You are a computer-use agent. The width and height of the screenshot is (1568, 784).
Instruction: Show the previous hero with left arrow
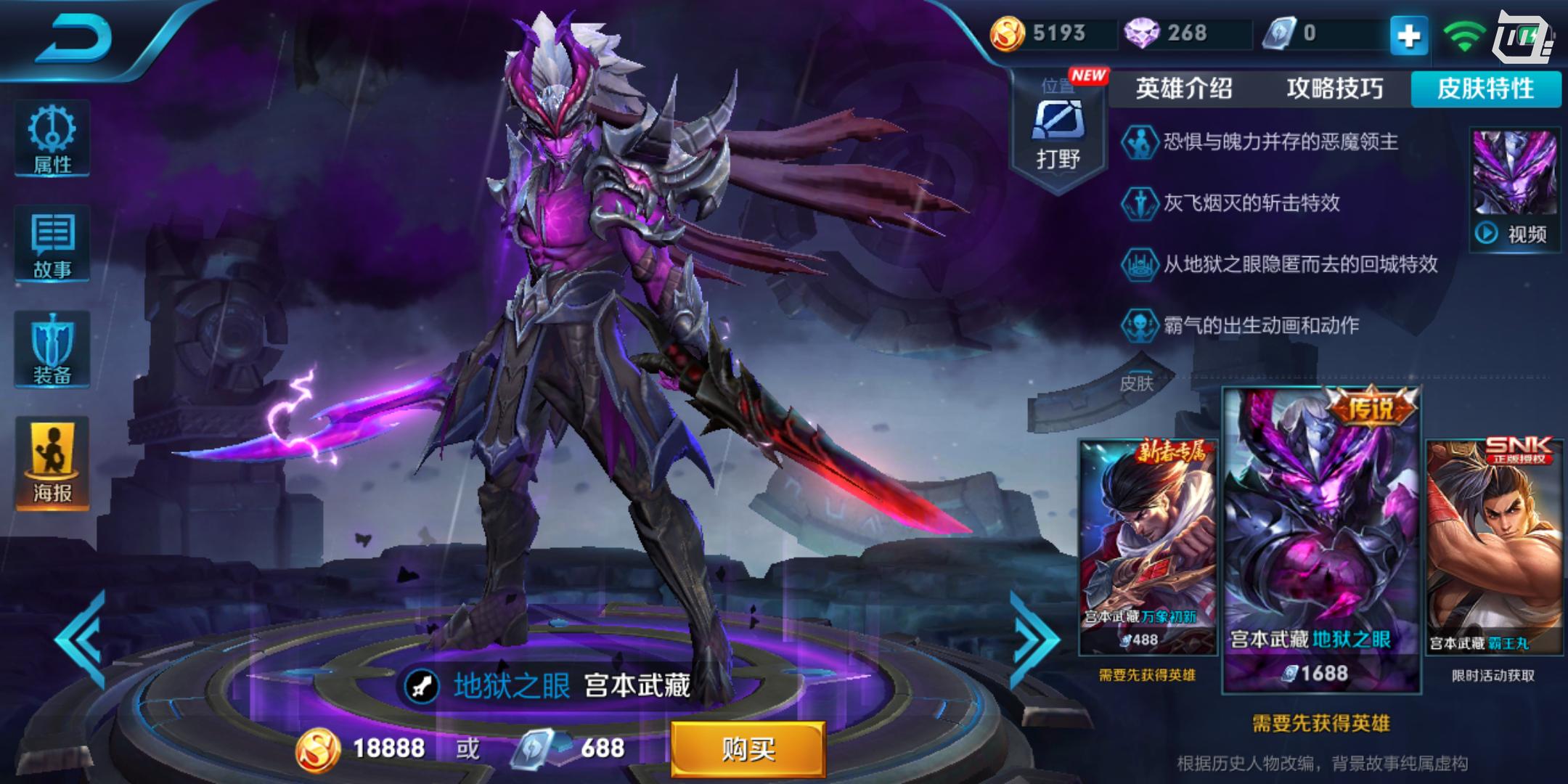81,640
